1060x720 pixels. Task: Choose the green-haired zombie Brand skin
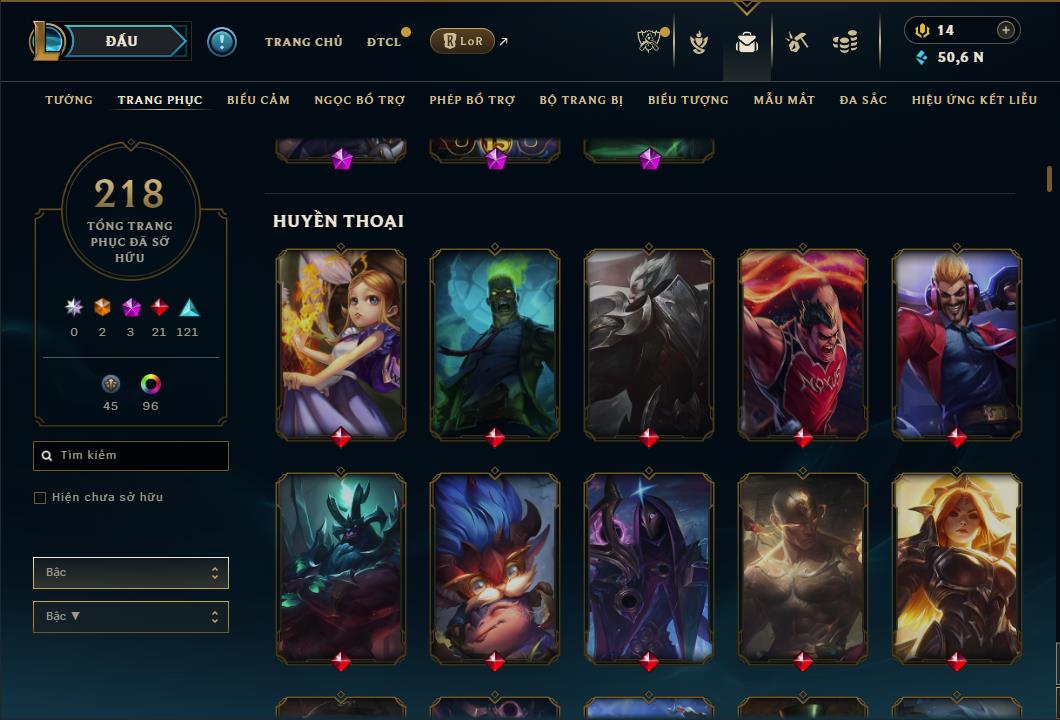[495, 343]
